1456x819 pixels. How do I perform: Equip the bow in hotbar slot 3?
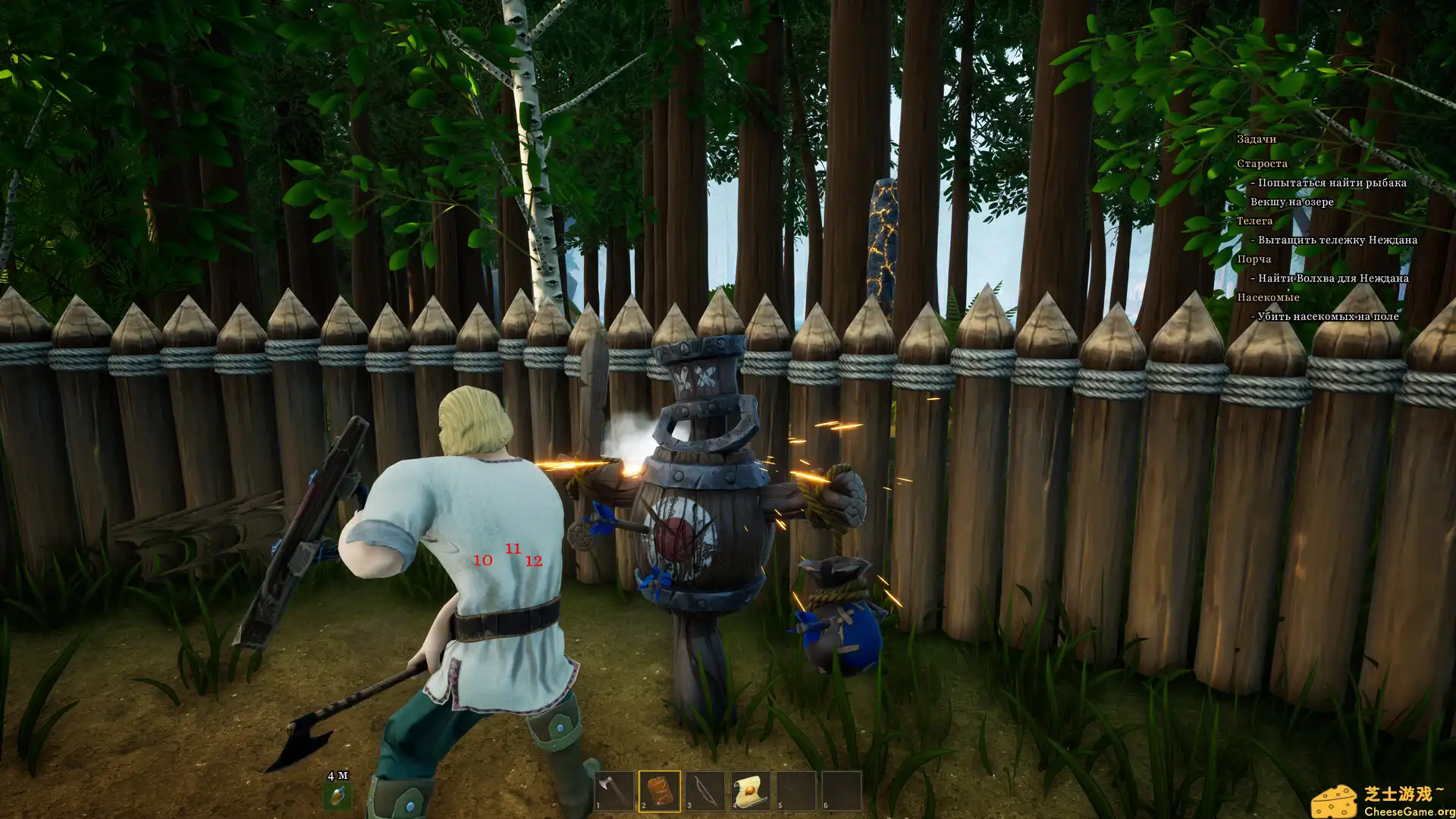click(705, 791)
